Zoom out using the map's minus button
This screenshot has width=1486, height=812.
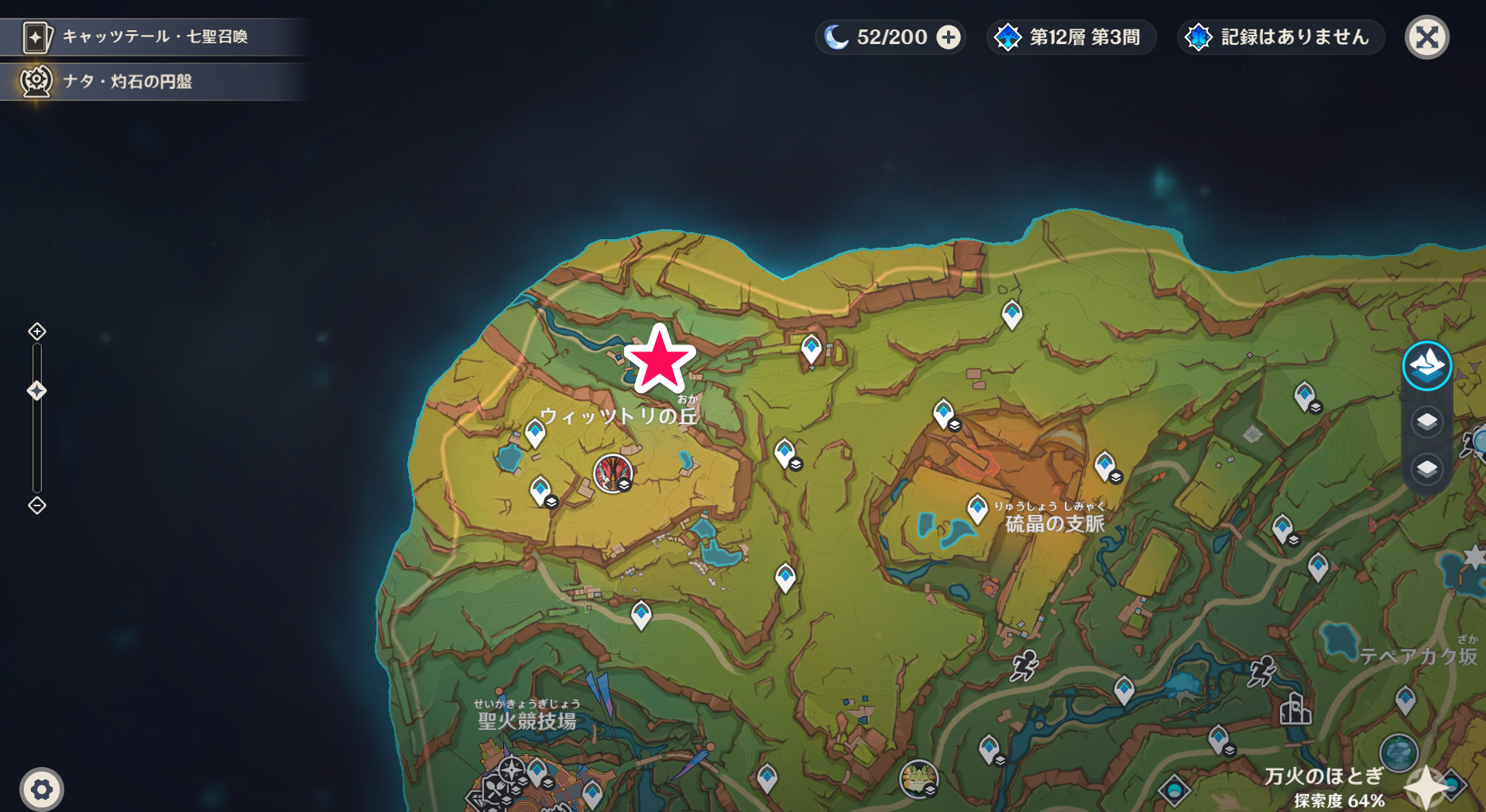coord(37,505)
